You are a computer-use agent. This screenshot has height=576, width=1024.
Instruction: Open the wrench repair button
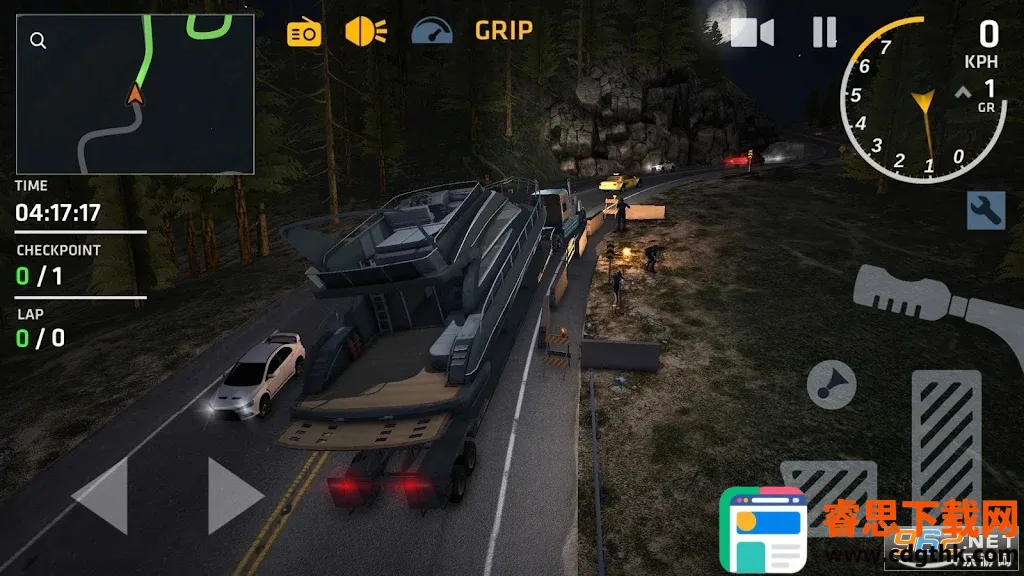tap(985, 210)
